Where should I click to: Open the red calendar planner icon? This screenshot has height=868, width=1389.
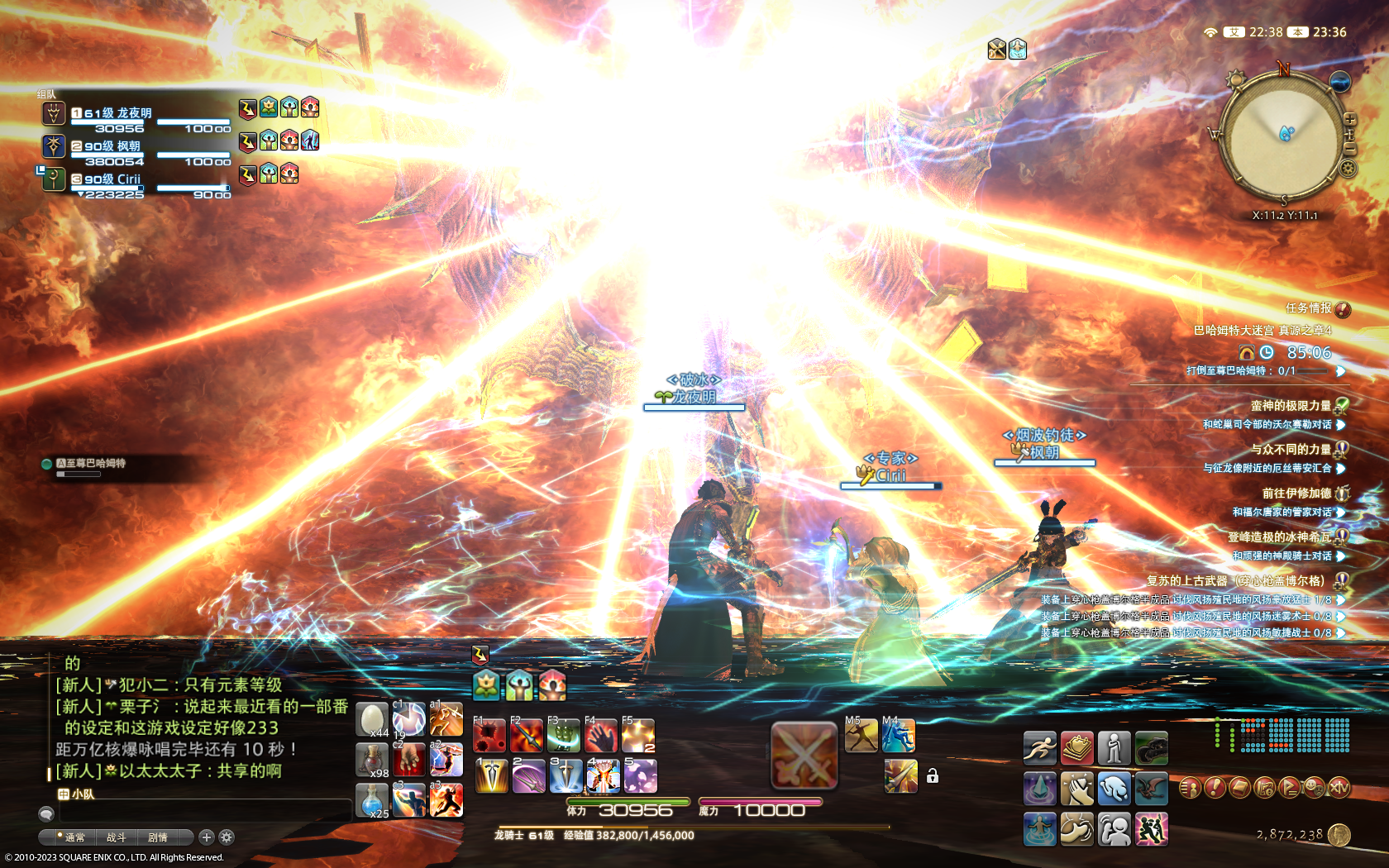coord(1077,748)
